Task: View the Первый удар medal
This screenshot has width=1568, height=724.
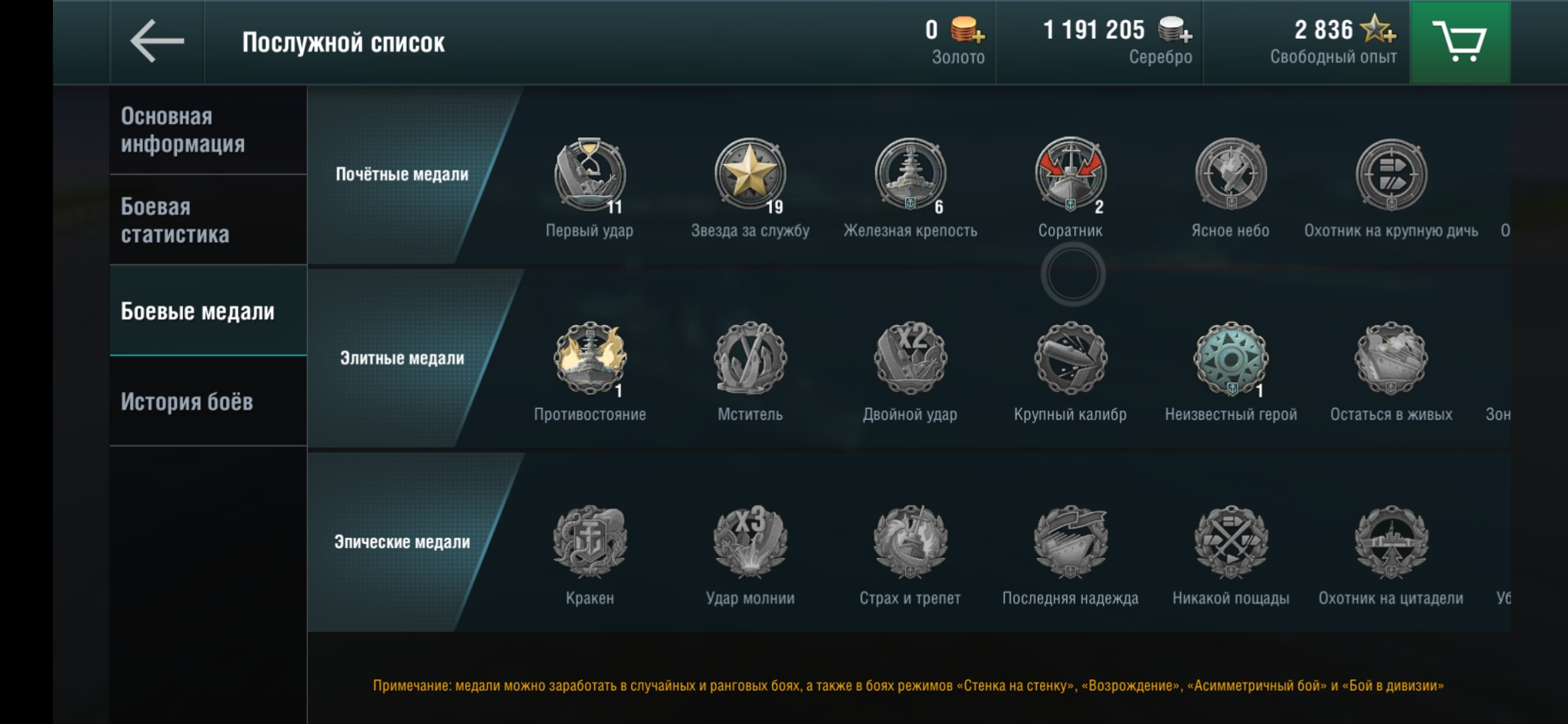Action: (590, 176)
